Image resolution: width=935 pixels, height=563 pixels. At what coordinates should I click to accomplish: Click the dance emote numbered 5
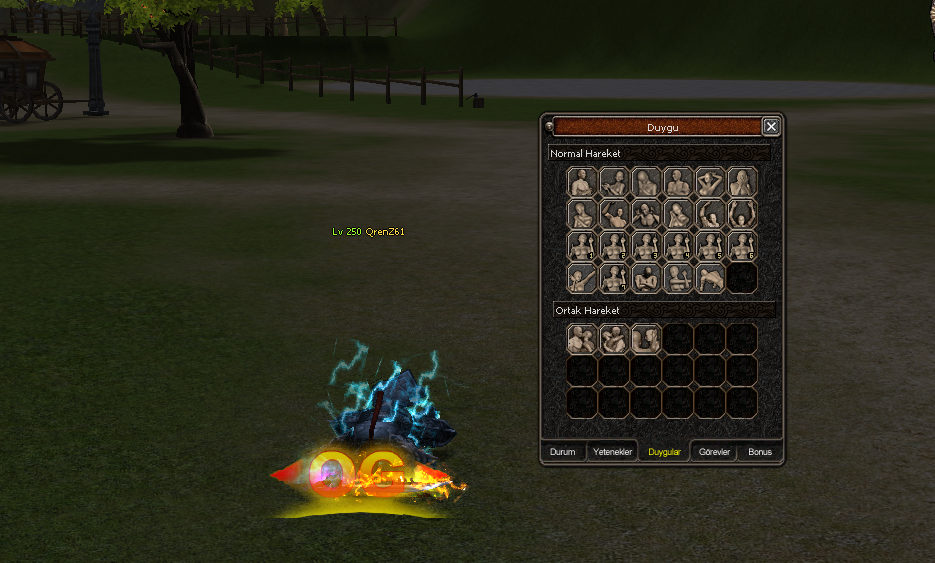[x=710, y=247]
